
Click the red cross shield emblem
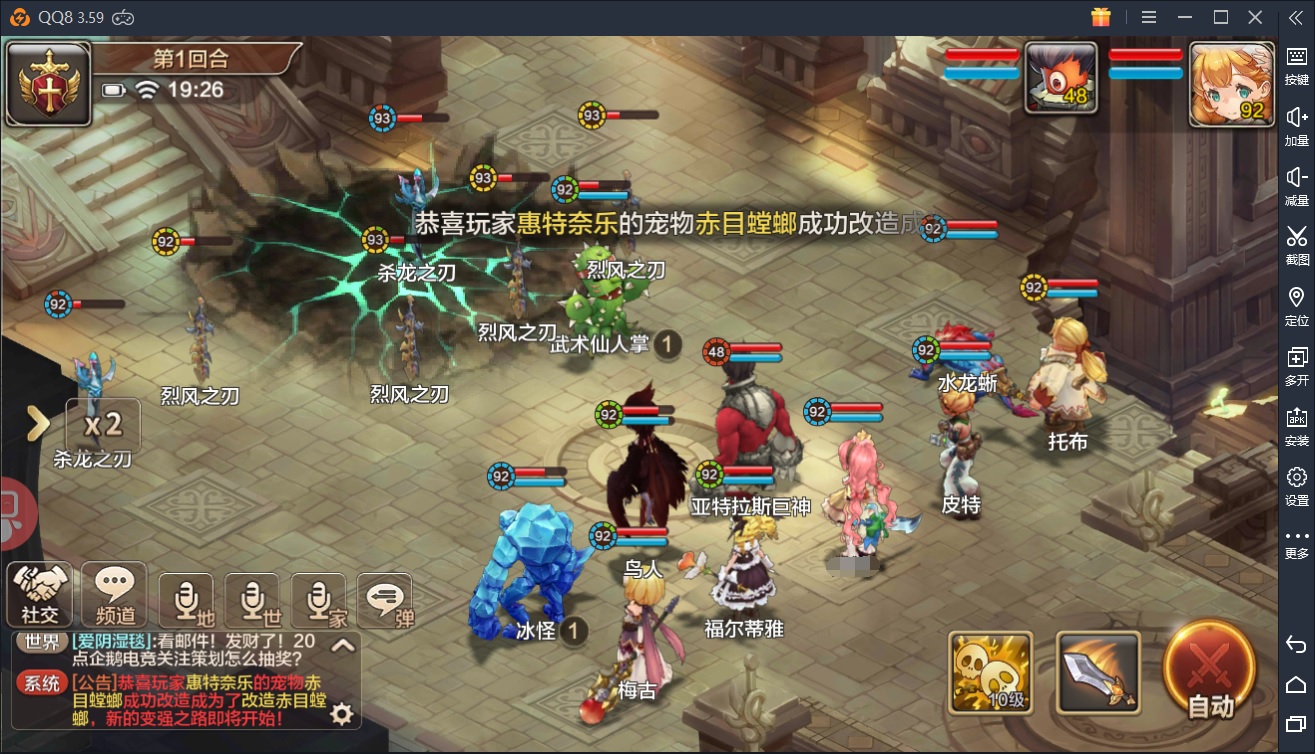(47, 86)
